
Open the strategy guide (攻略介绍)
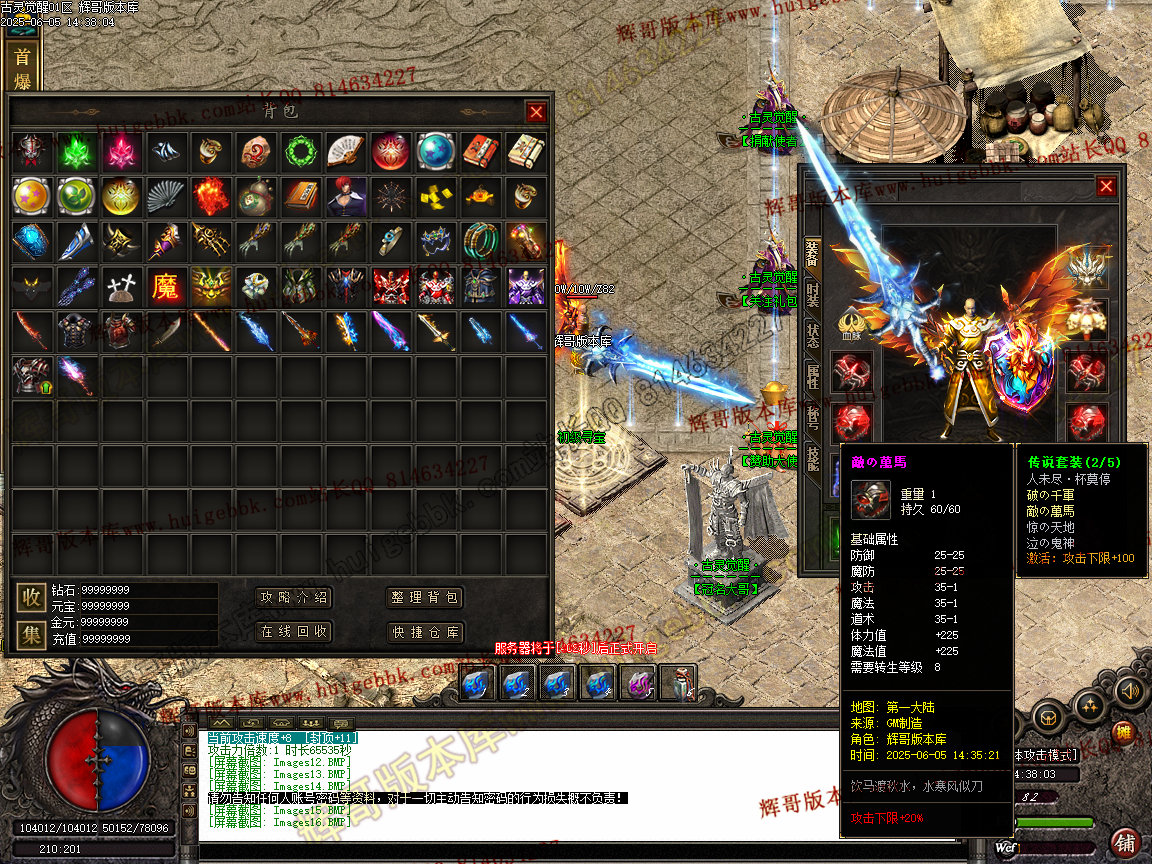(x=294, y=598)
